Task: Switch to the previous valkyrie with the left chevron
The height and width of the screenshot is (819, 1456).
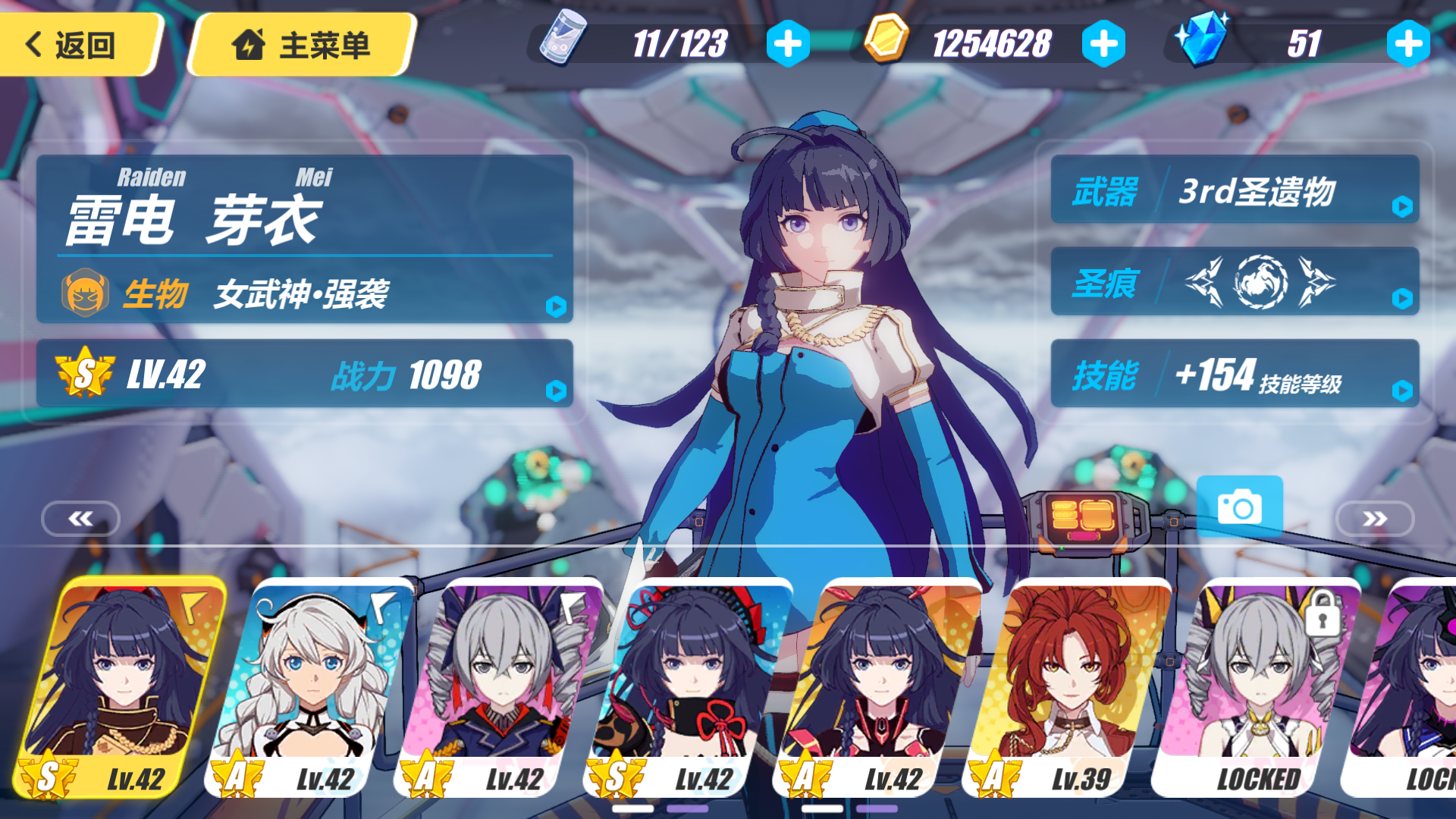Action: click(80, 519)
